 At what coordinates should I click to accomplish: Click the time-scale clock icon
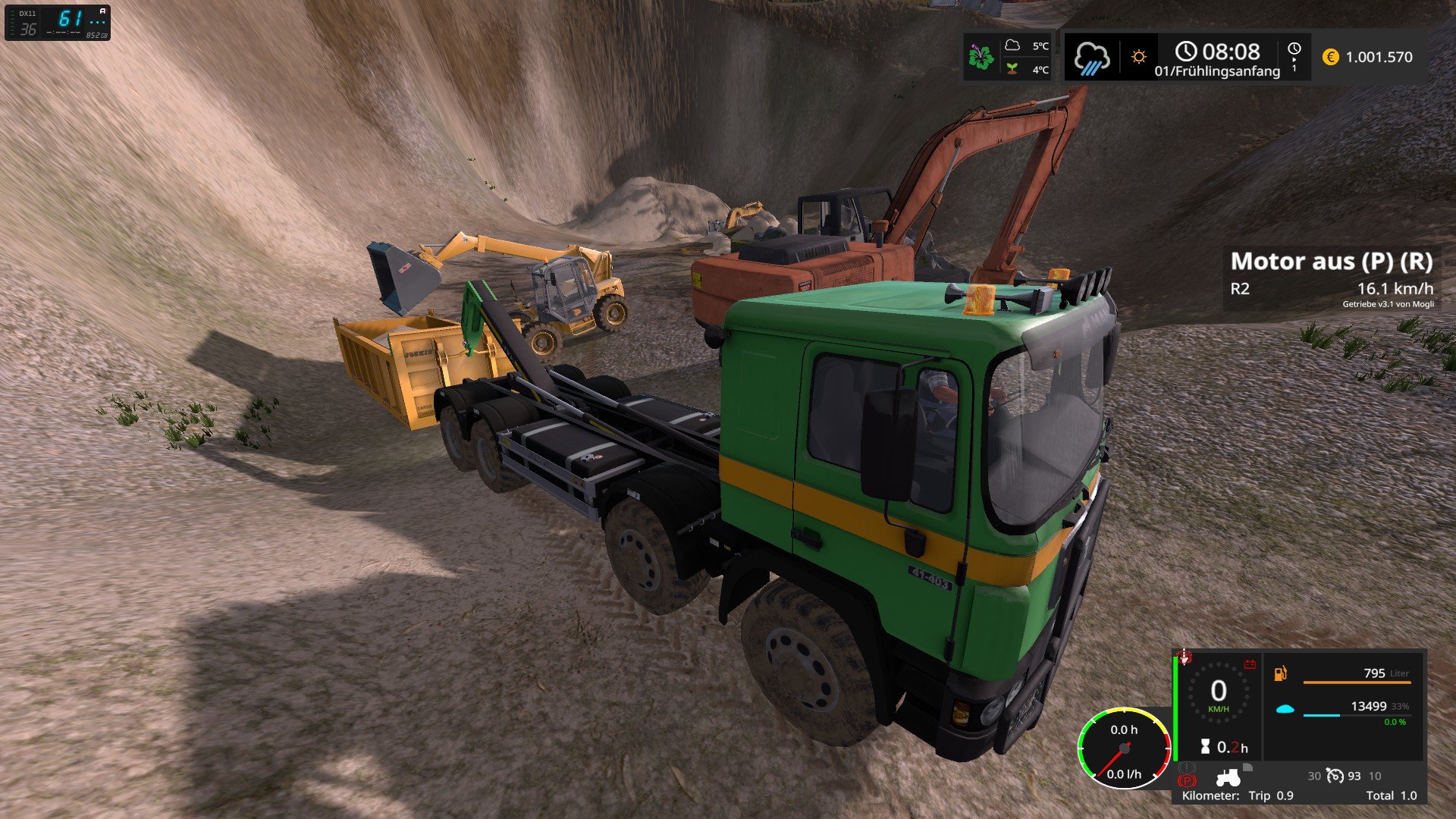point(1294,49)
